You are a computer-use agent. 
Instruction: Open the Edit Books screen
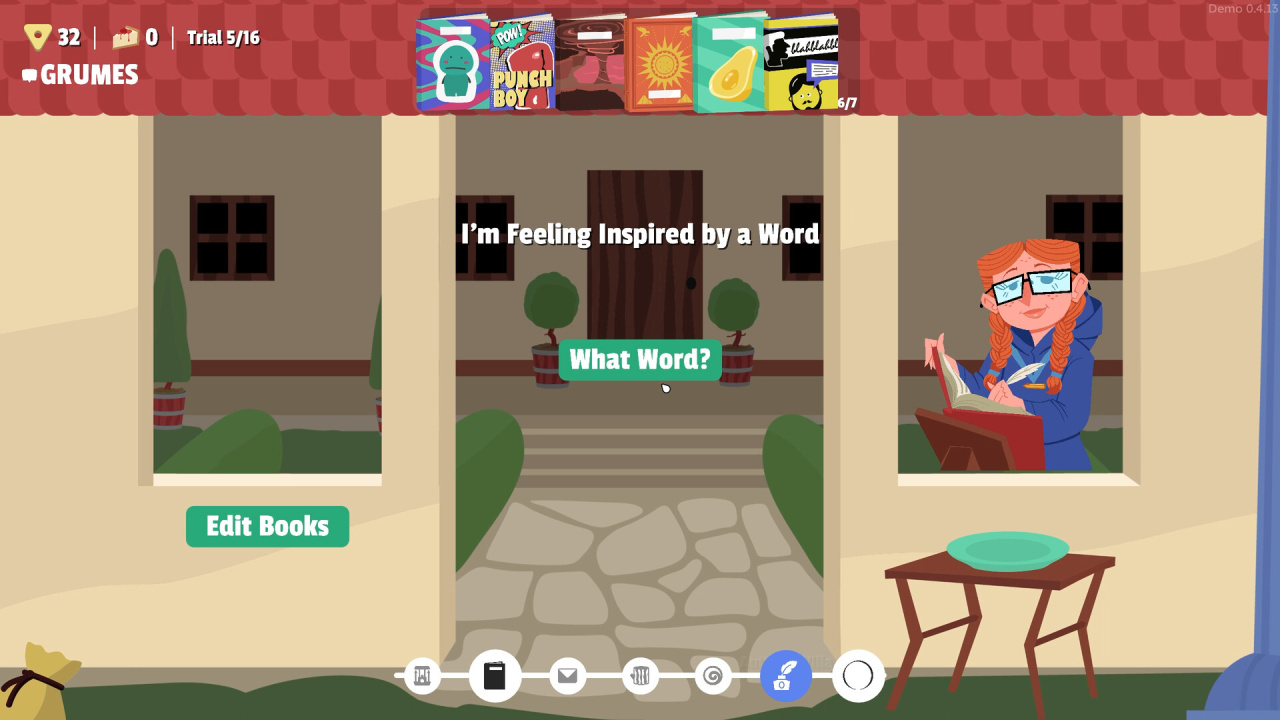[267, 526]
